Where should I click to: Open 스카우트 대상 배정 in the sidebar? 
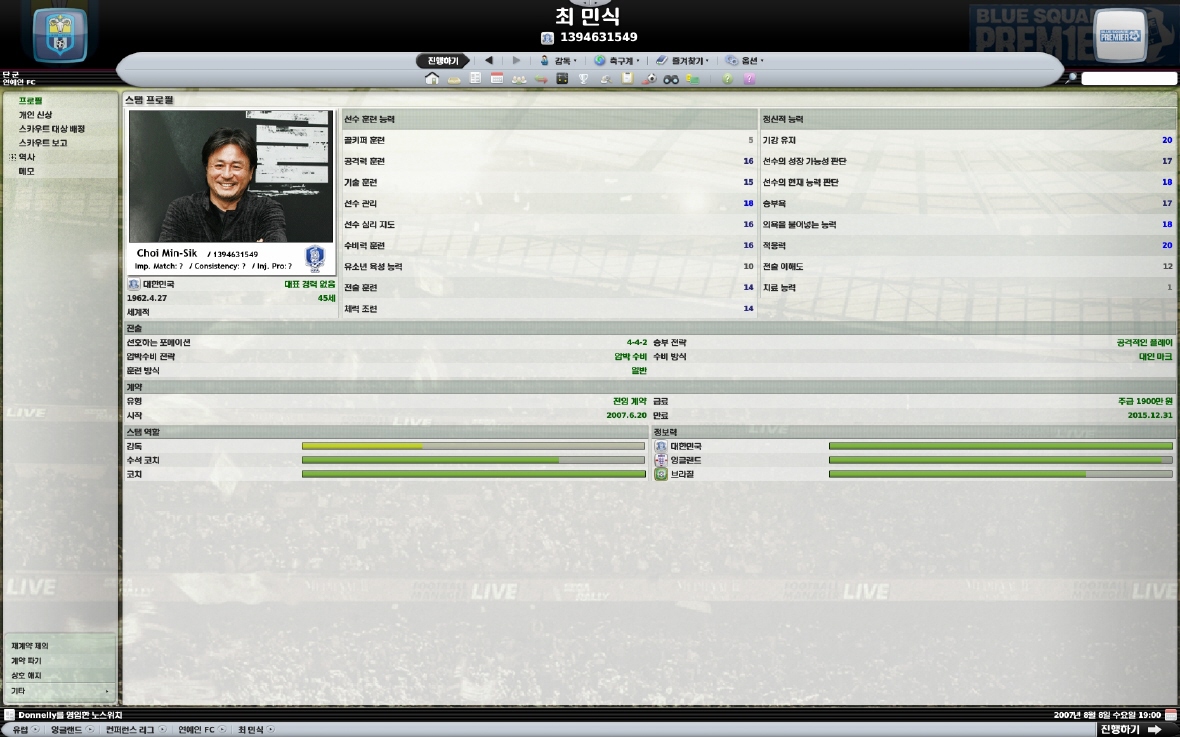(51, 129)
